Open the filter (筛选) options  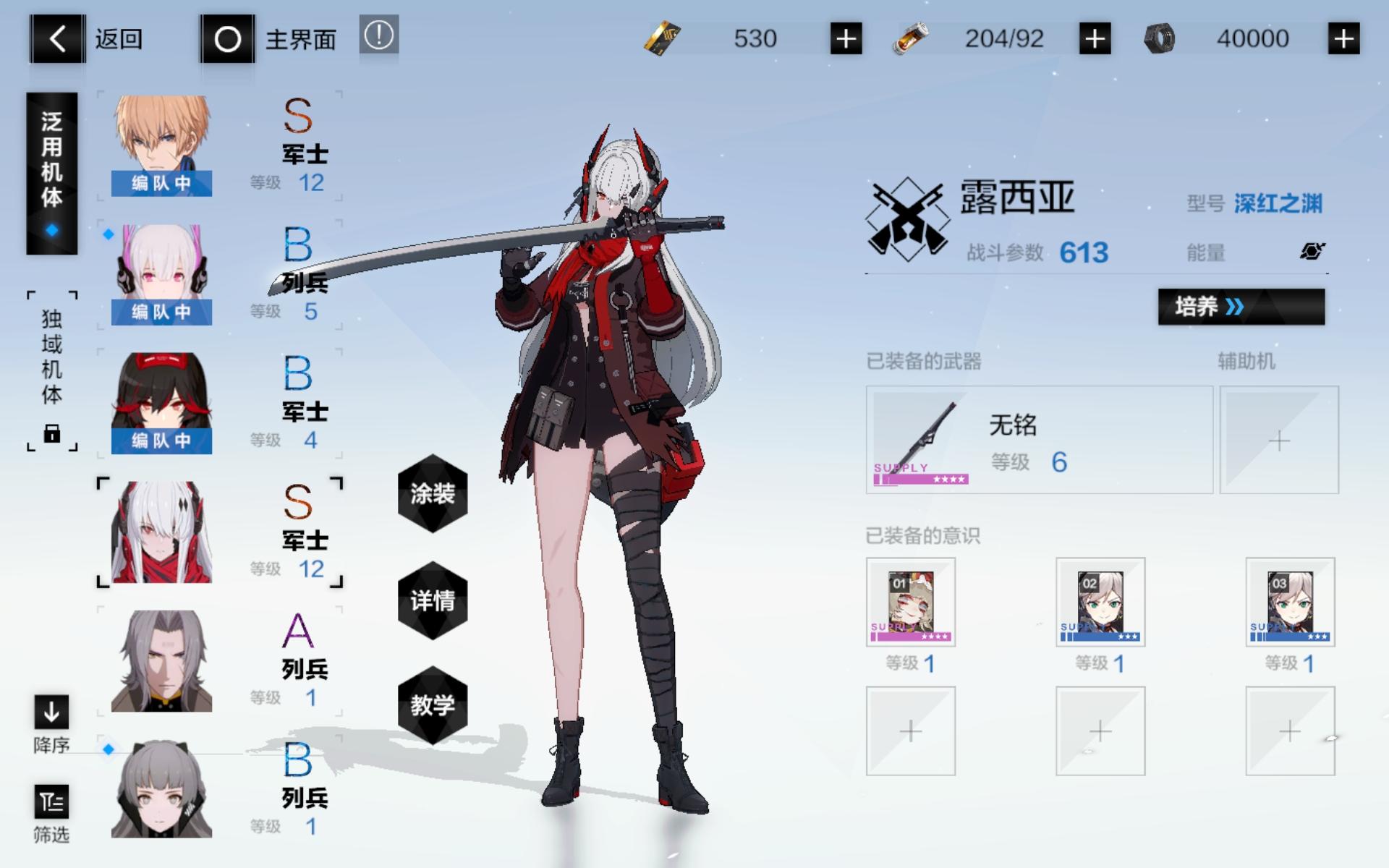(51, 803)
